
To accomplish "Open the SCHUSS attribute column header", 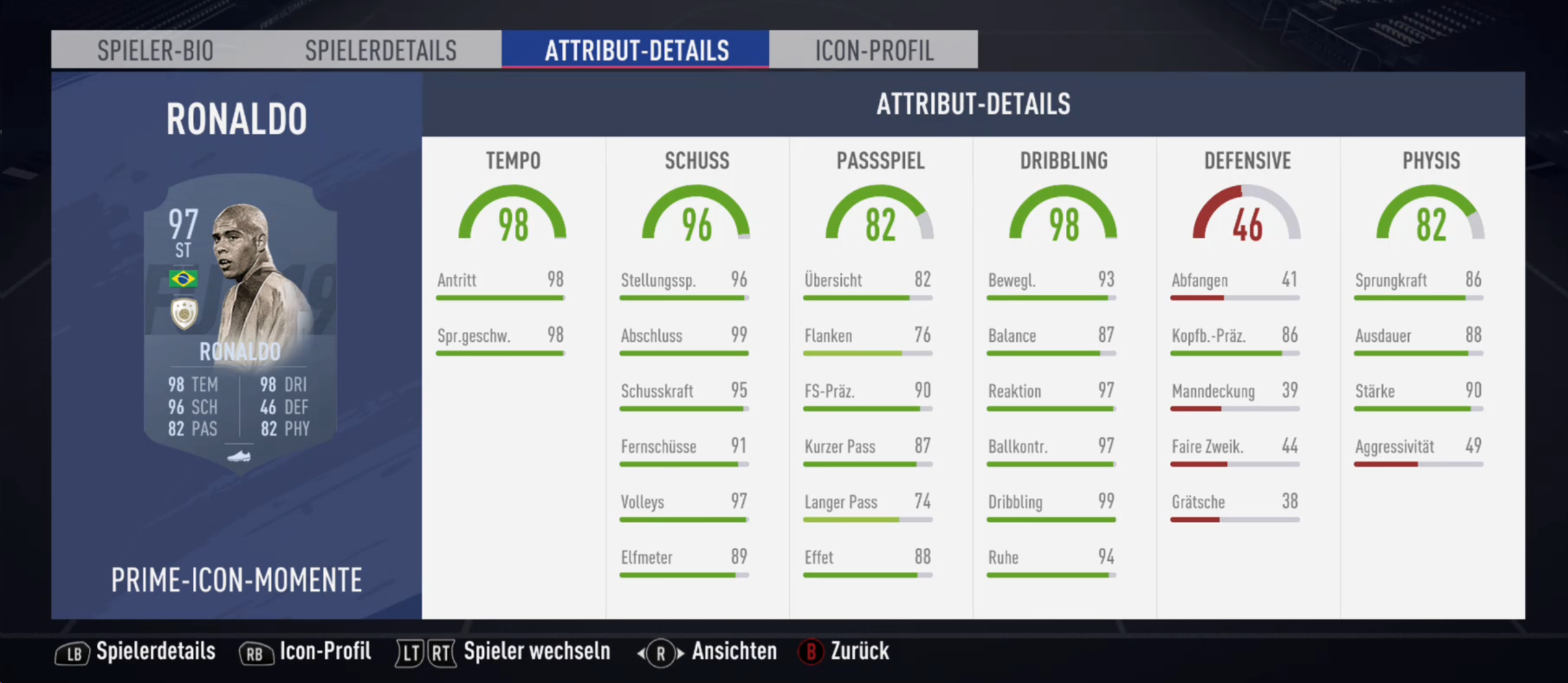I will click(x=696, y=160).
